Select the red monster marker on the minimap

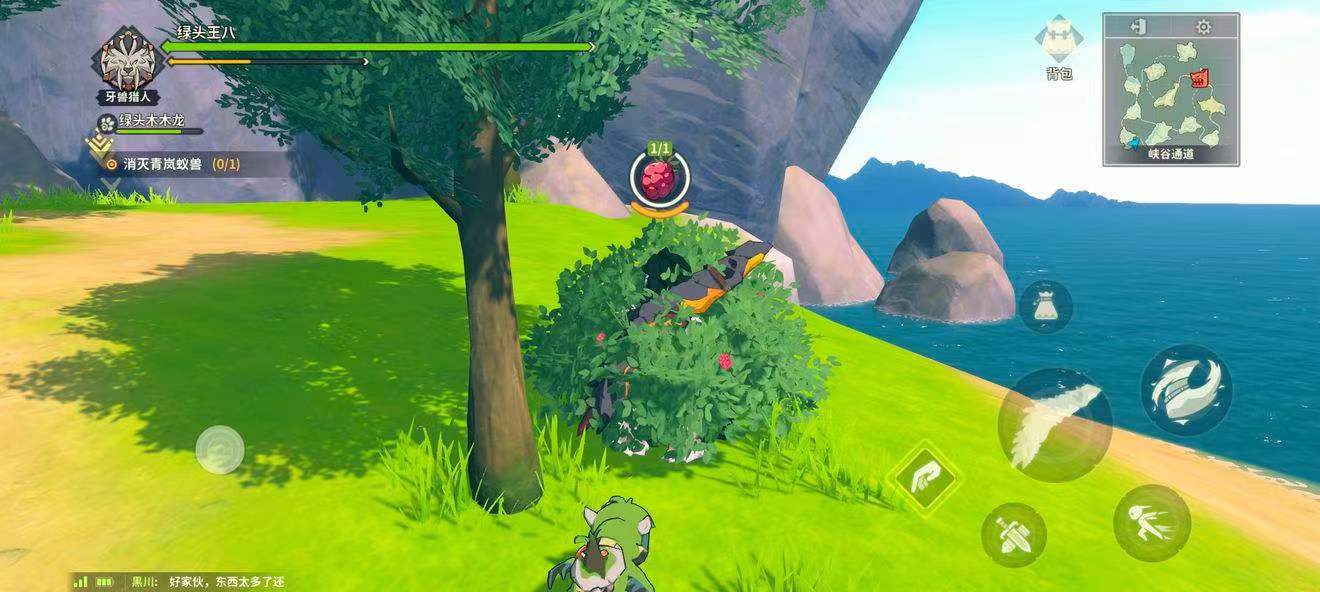[1200, 77]
